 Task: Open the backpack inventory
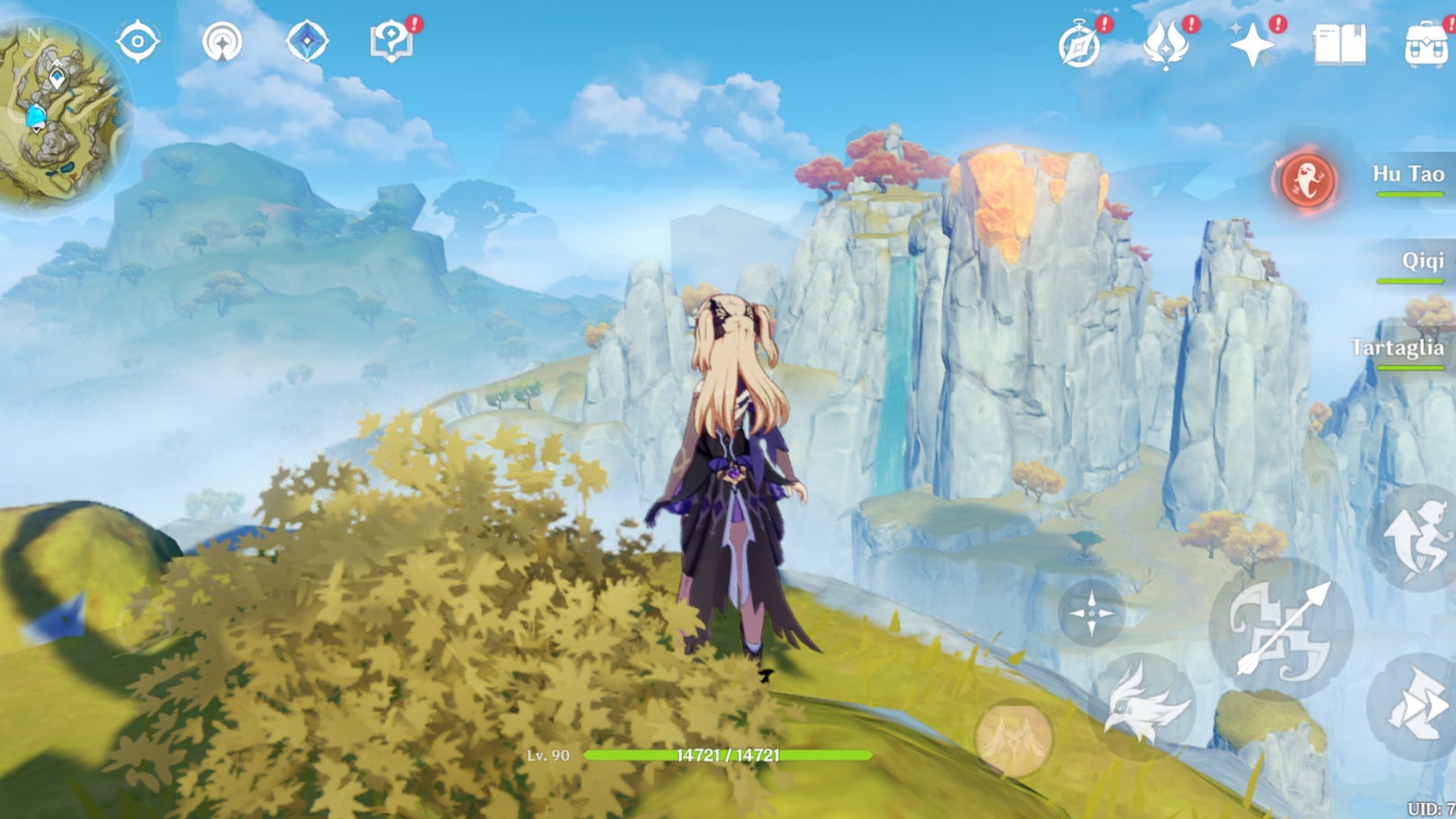(1427, 44)
